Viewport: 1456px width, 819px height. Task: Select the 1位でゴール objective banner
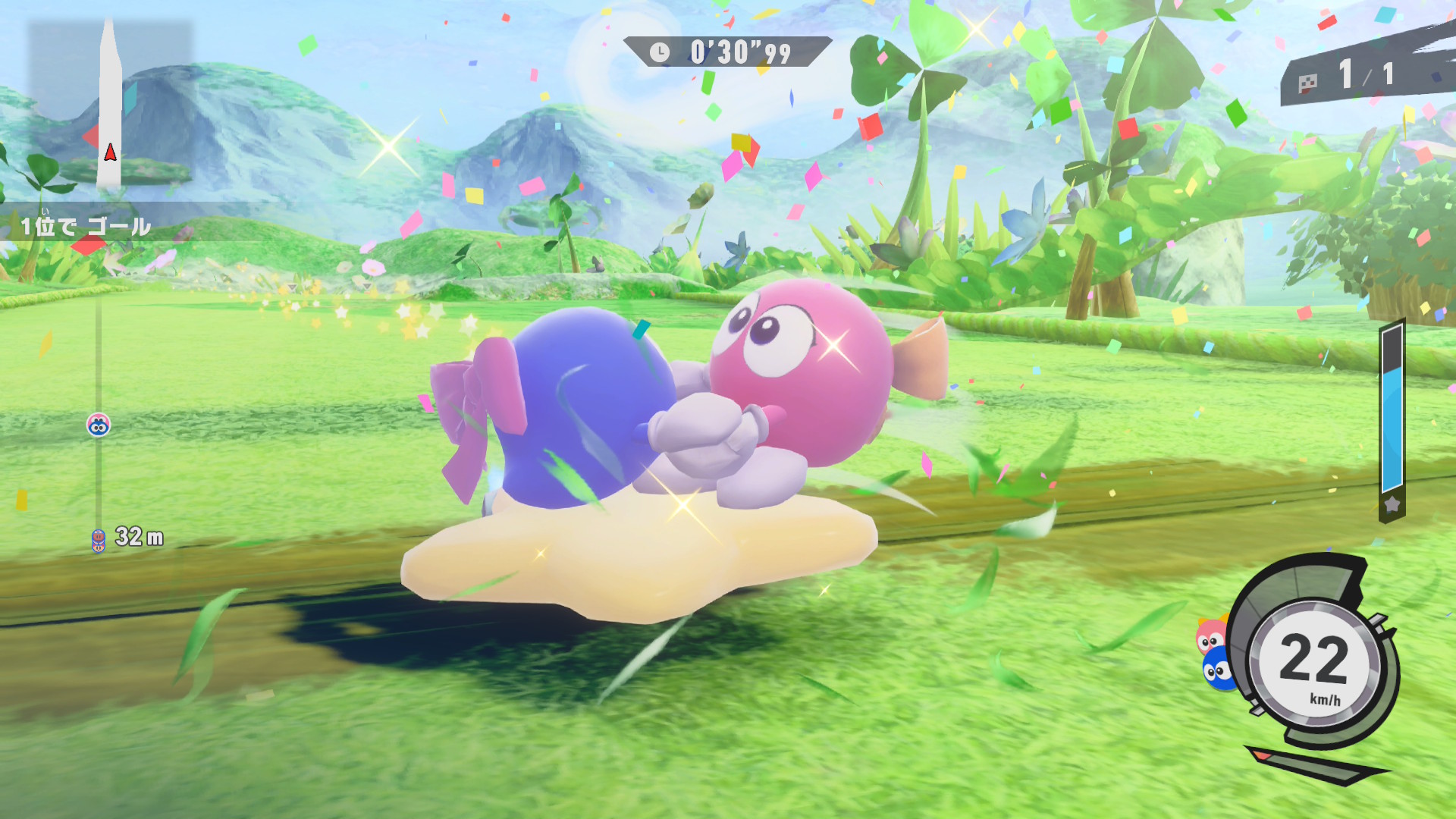pyautogui.click(x=86, y=225)
